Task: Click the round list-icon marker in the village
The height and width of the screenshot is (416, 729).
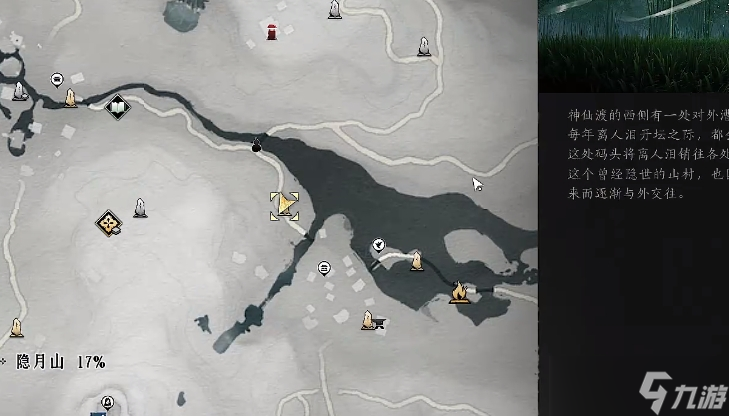Action: (x=324, y=268)
